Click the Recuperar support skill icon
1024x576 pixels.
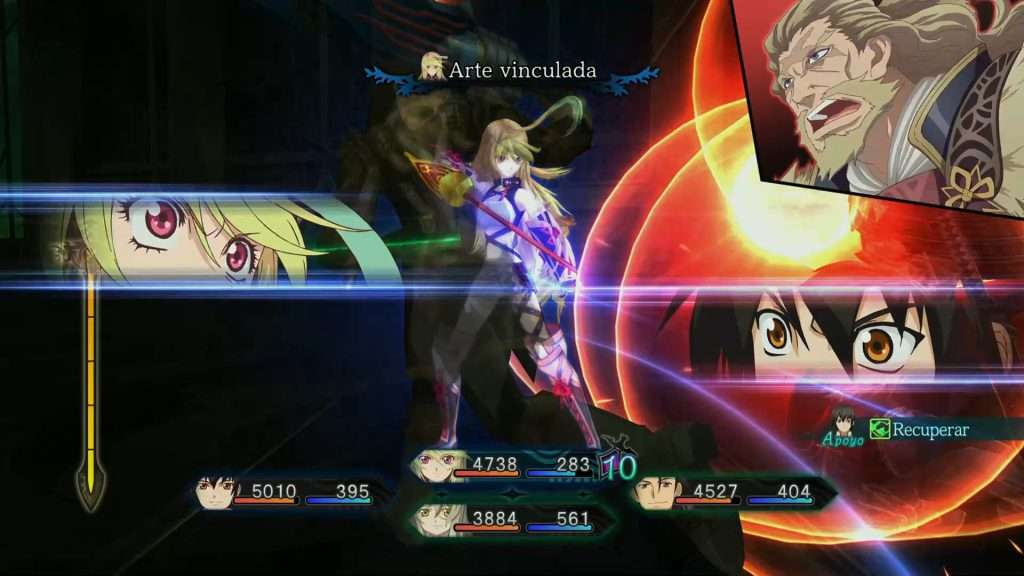point(879,429)
